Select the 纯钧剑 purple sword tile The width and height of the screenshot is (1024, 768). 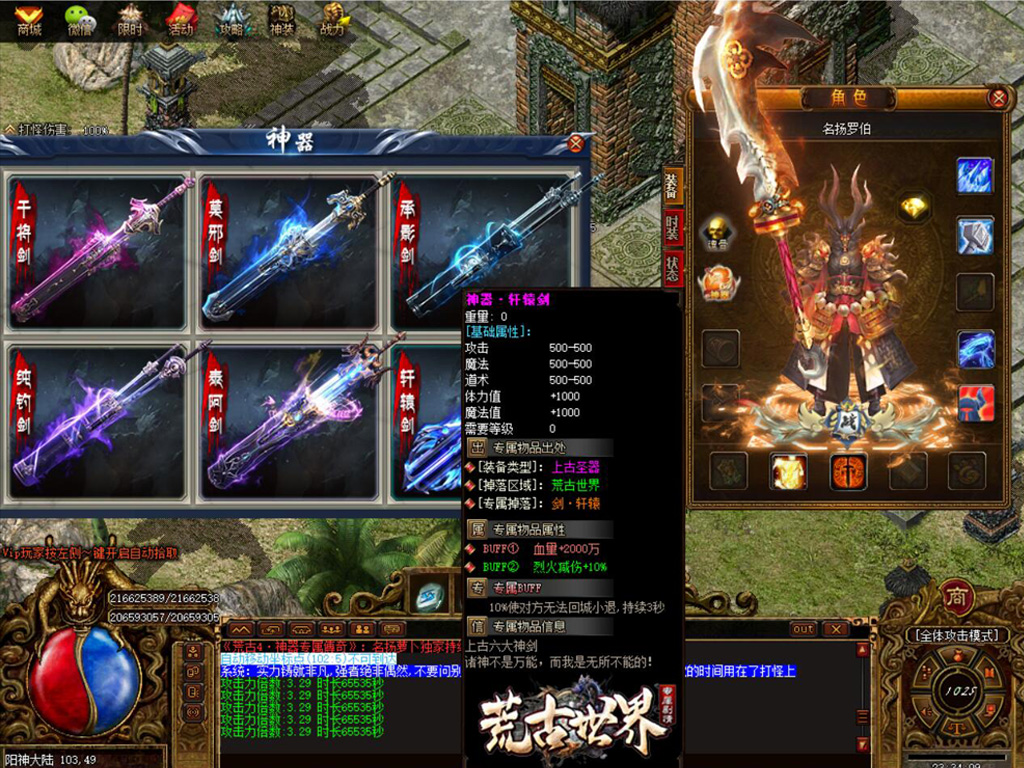tap(98, 422)
